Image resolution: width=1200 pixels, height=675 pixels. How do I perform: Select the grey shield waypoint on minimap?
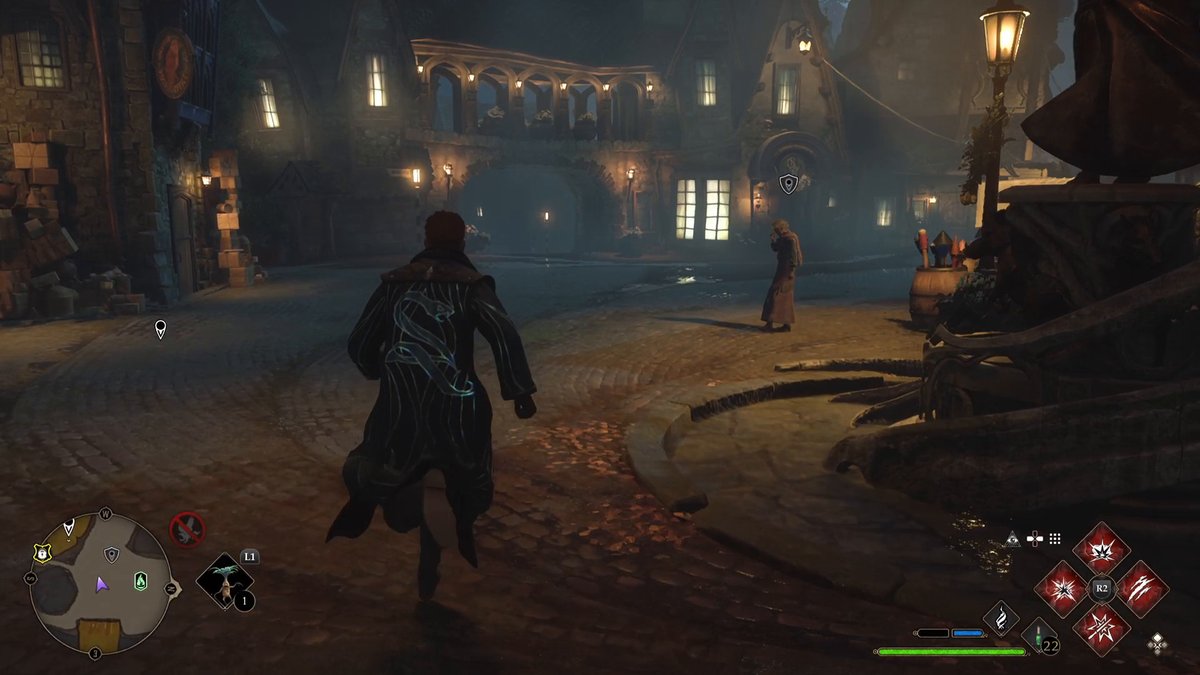tap(111, 554)
